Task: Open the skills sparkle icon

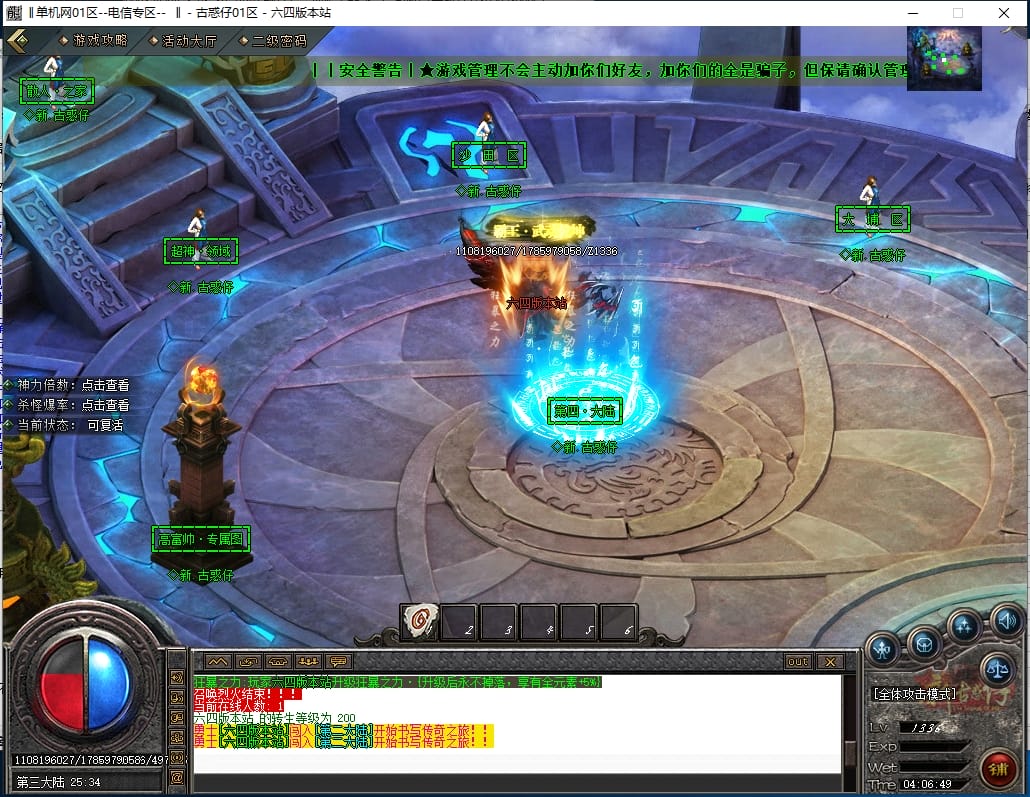Action: click(x=964, y=628)
